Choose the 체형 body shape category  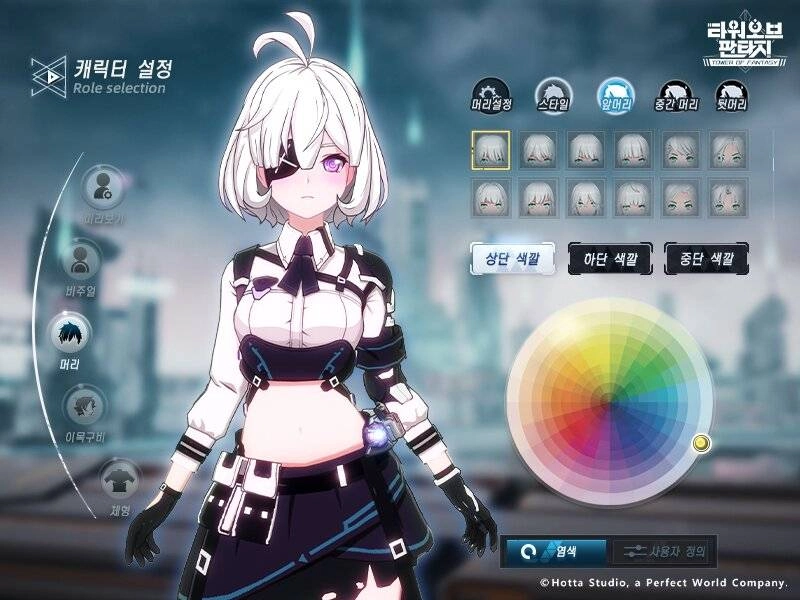coord(118,478)
